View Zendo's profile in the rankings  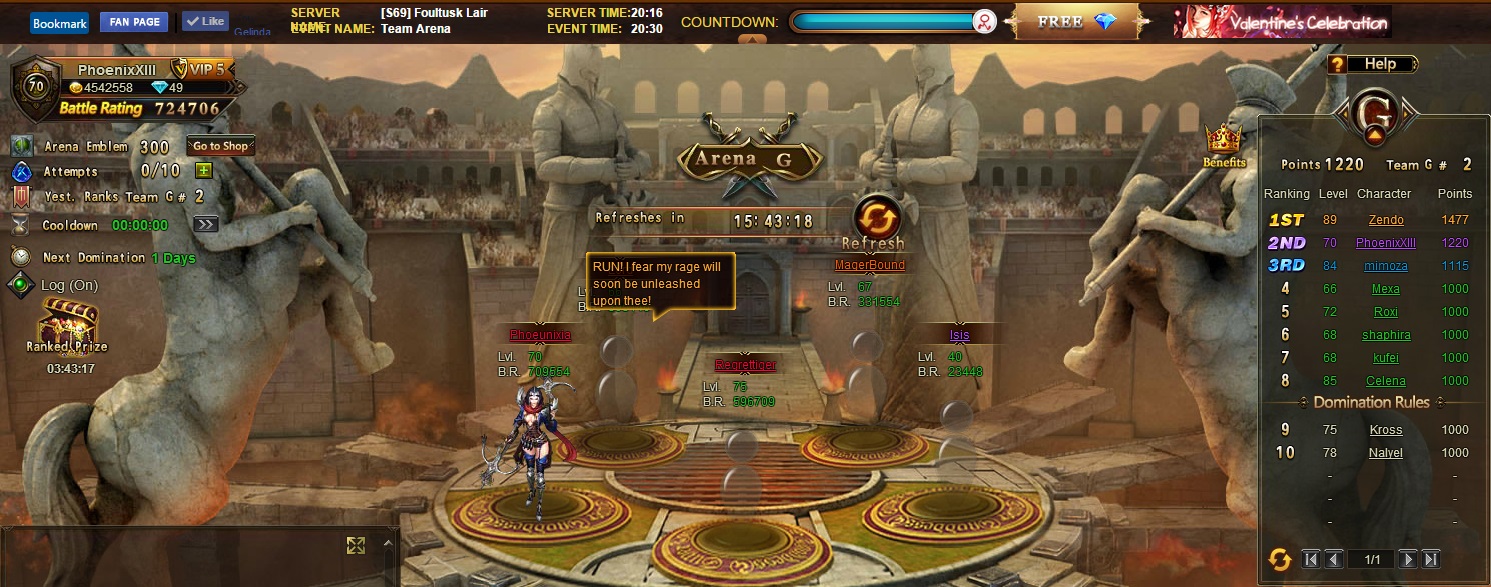1385,220
